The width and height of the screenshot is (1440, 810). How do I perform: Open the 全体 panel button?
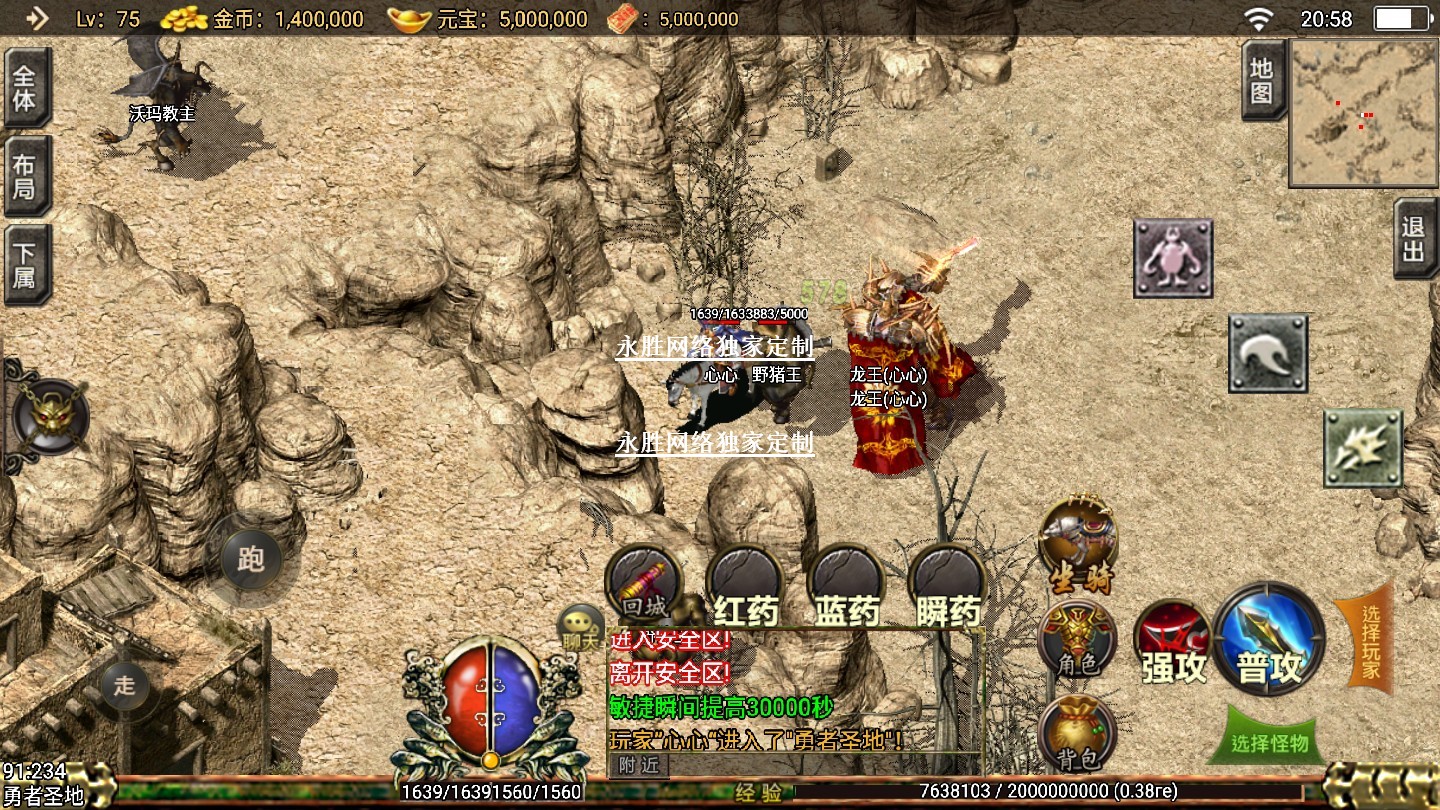tap(25, 88)
